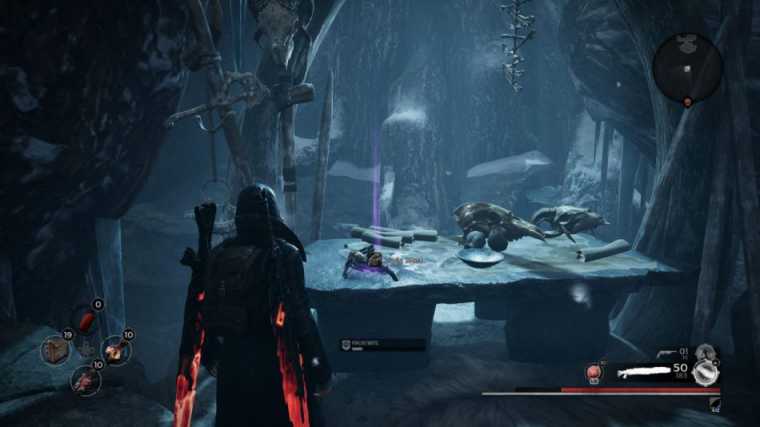The height and width of the screenshot is (427, 760).
Task: Open the circular minimap
Action: pyautogui.click(x=687, y=68)
